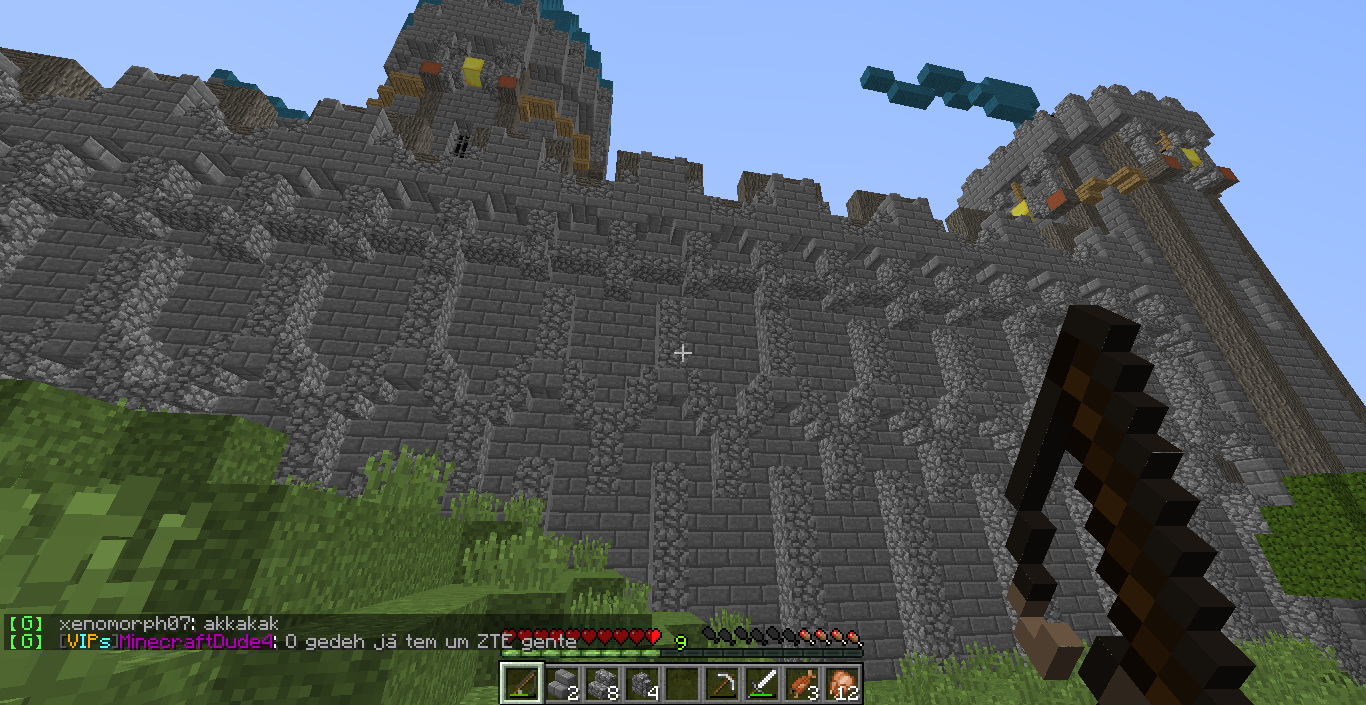Switch to the iron sword slot

coord(762,683)
